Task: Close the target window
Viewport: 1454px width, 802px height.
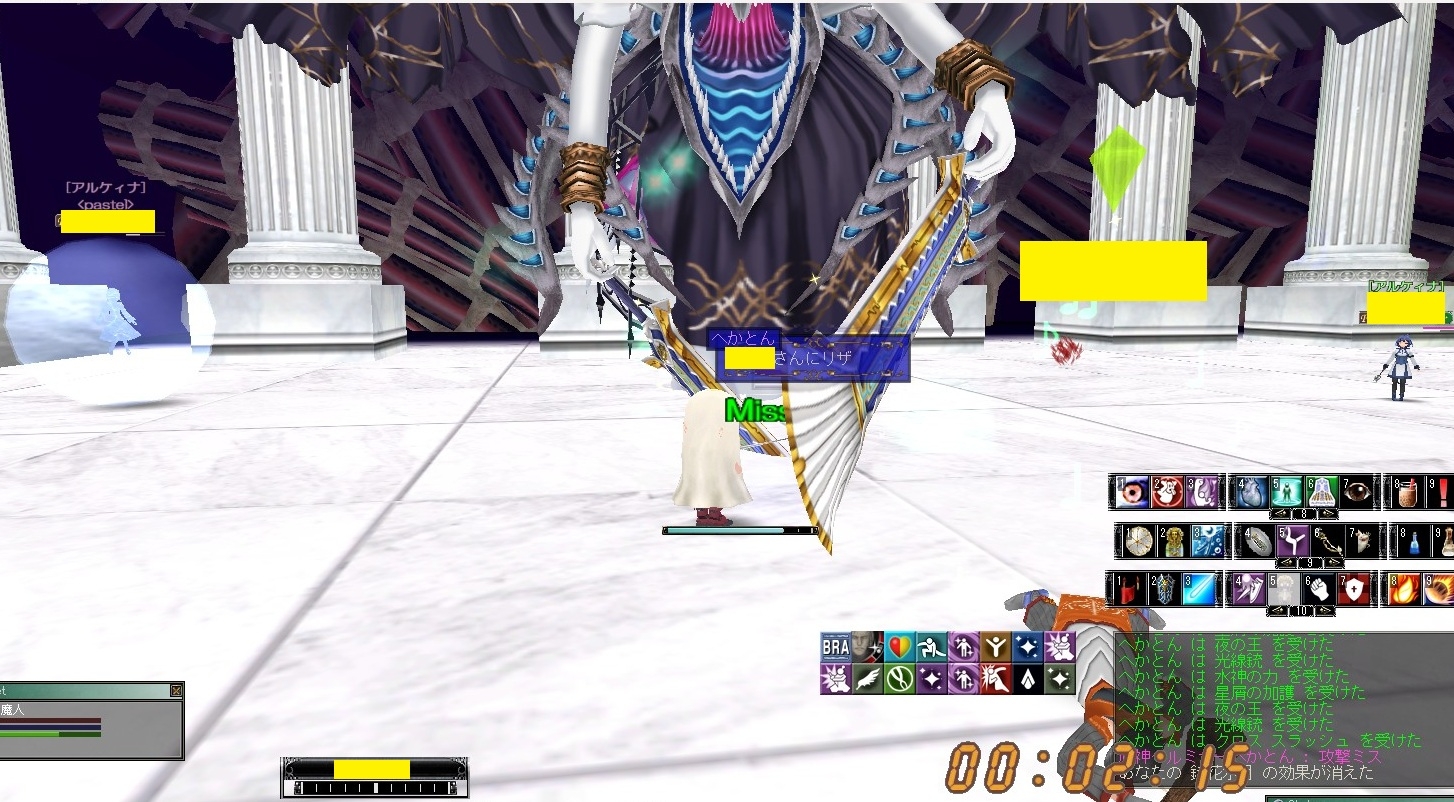Action: click(176, 691)
